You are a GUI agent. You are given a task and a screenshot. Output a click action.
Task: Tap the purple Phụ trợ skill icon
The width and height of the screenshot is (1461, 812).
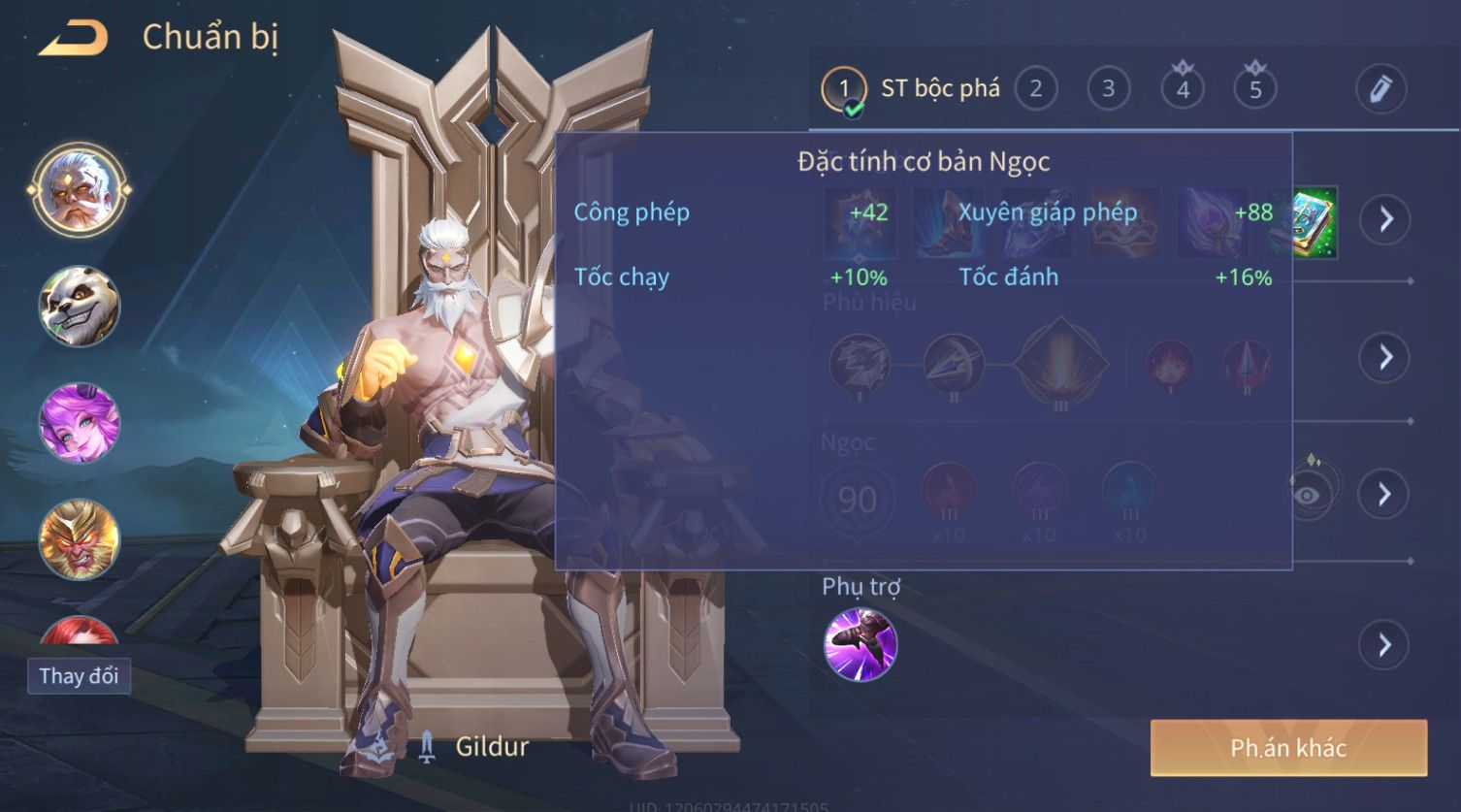(860, 645)
